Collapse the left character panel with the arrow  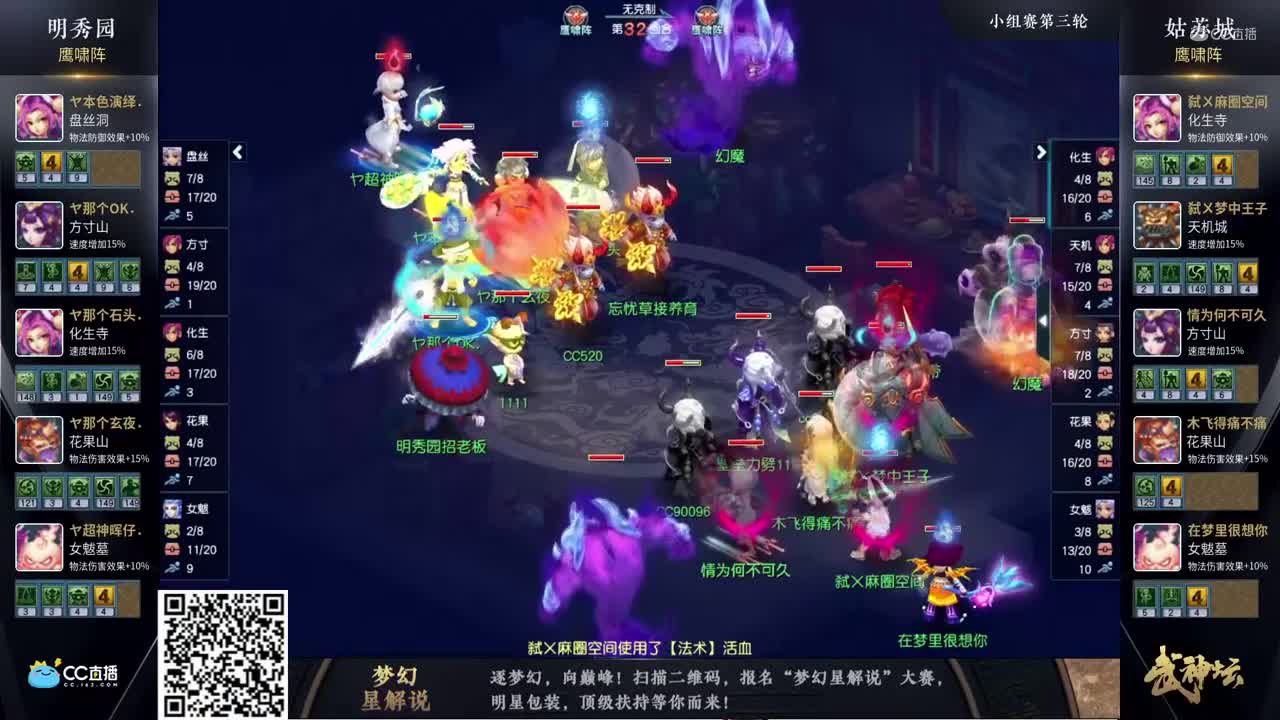pyautogui.click(x=237, y=152)
